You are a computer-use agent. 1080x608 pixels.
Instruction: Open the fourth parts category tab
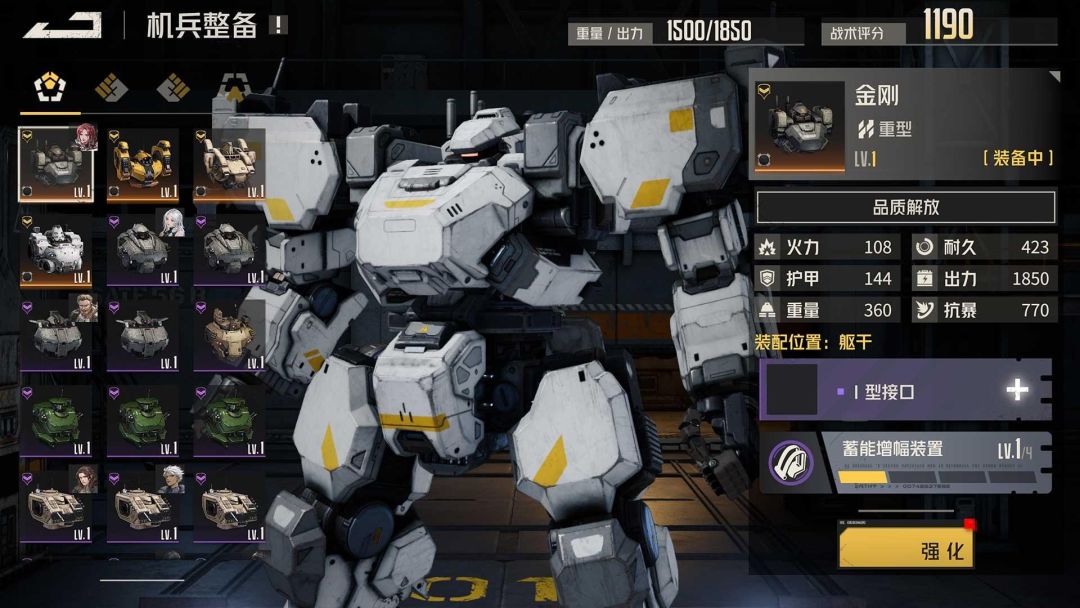(x=235, y=88)
